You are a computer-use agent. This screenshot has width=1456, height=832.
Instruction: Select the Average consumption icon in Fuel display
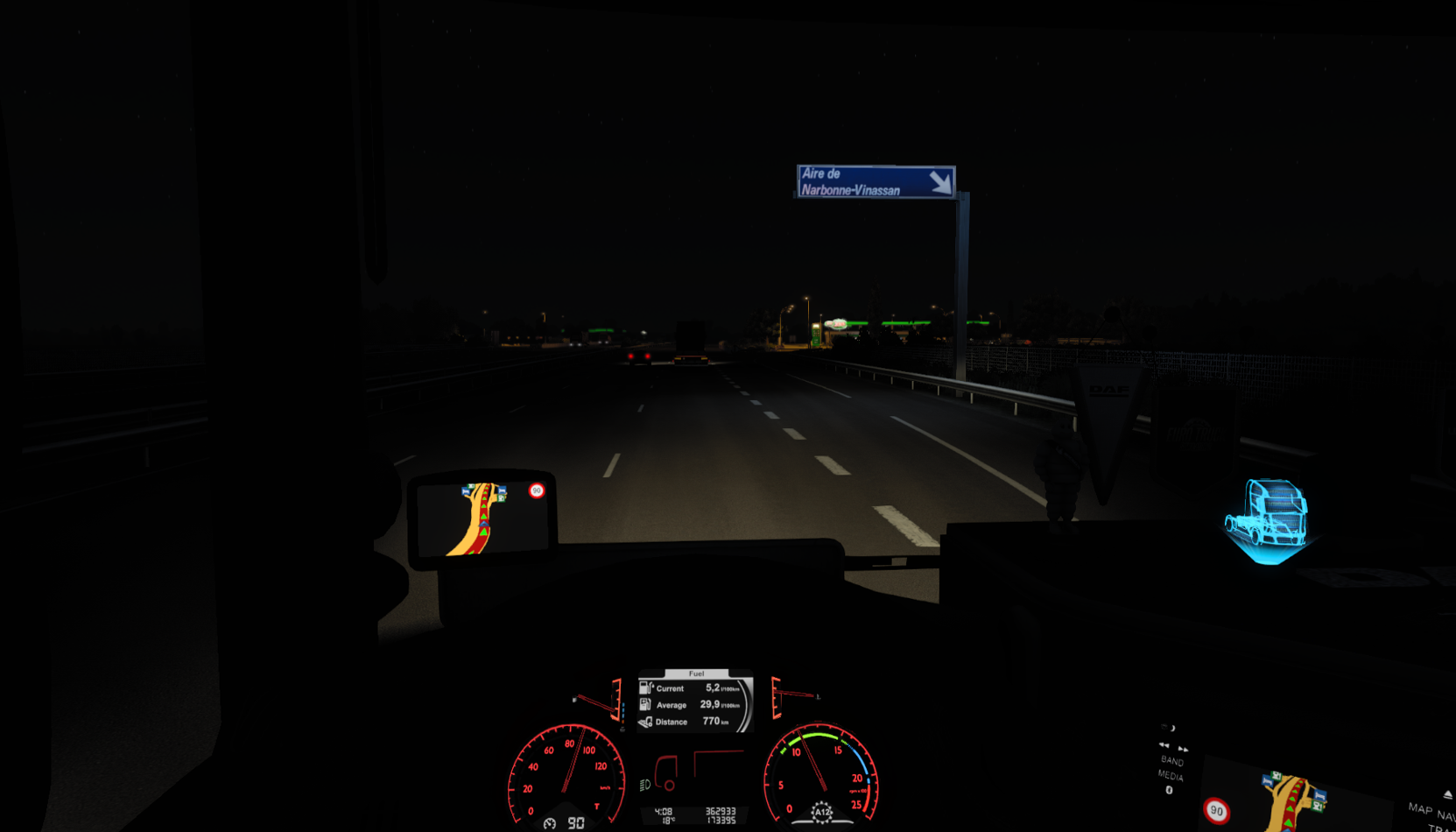644,705
